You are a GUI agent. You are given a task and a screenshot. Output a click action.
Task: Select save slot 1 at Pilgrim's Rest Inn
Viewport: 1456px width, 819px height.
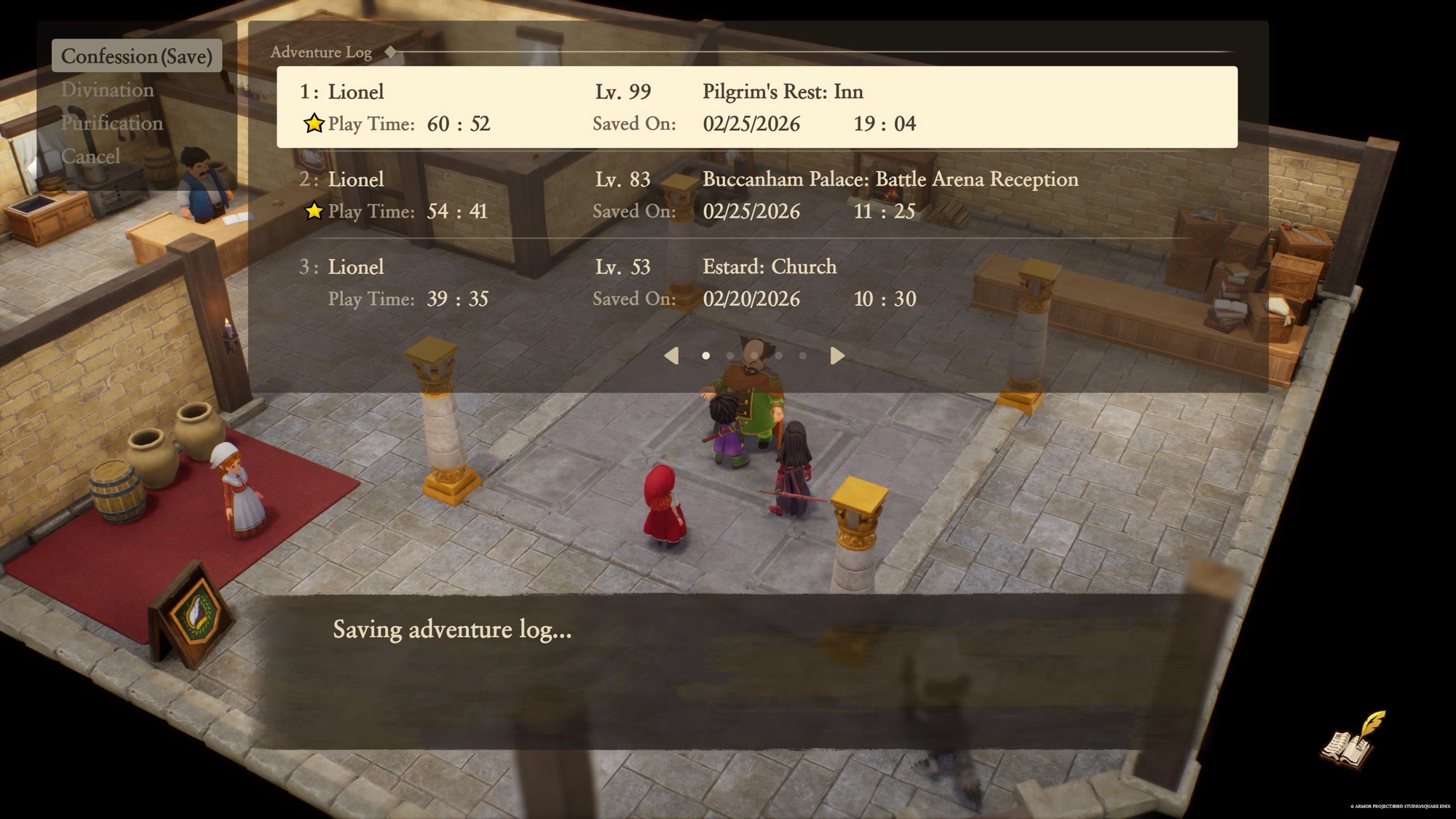756,107
